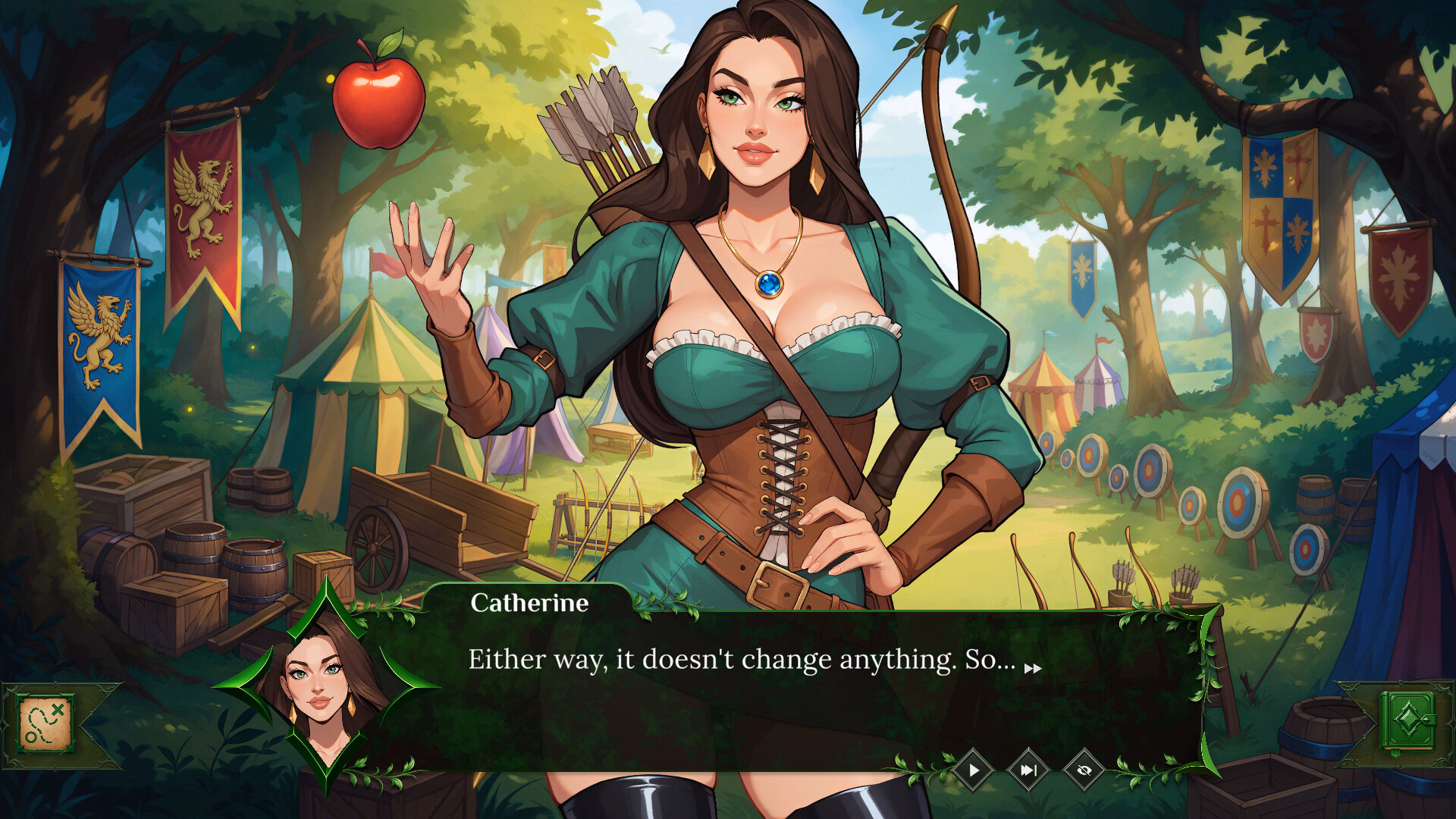
Task: Skip dialogue with the fast-forward button
Action: click(x=1028, y=770)
